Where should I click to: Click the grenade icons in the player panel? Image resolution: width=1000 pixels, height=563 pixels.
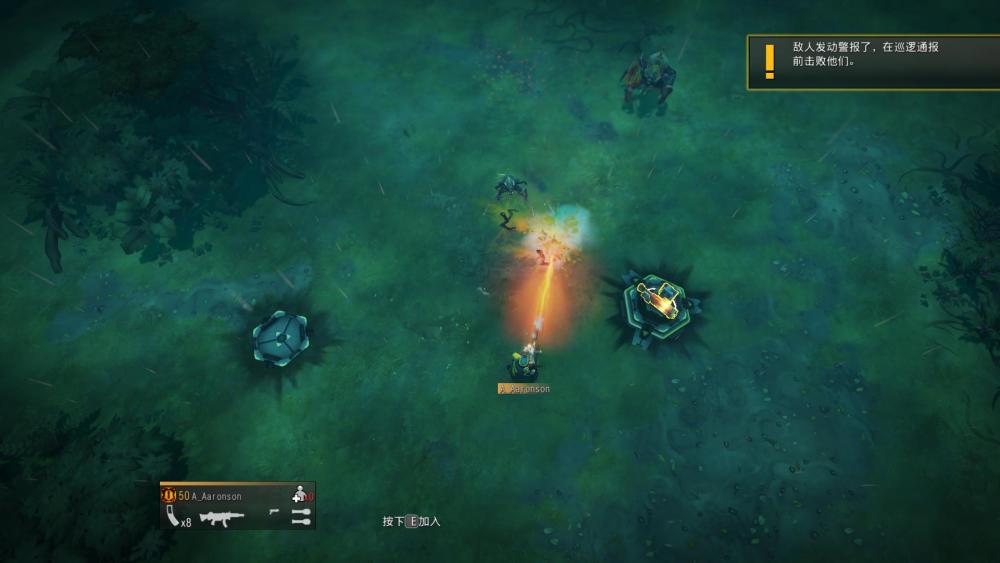click(x=300, y=517)
